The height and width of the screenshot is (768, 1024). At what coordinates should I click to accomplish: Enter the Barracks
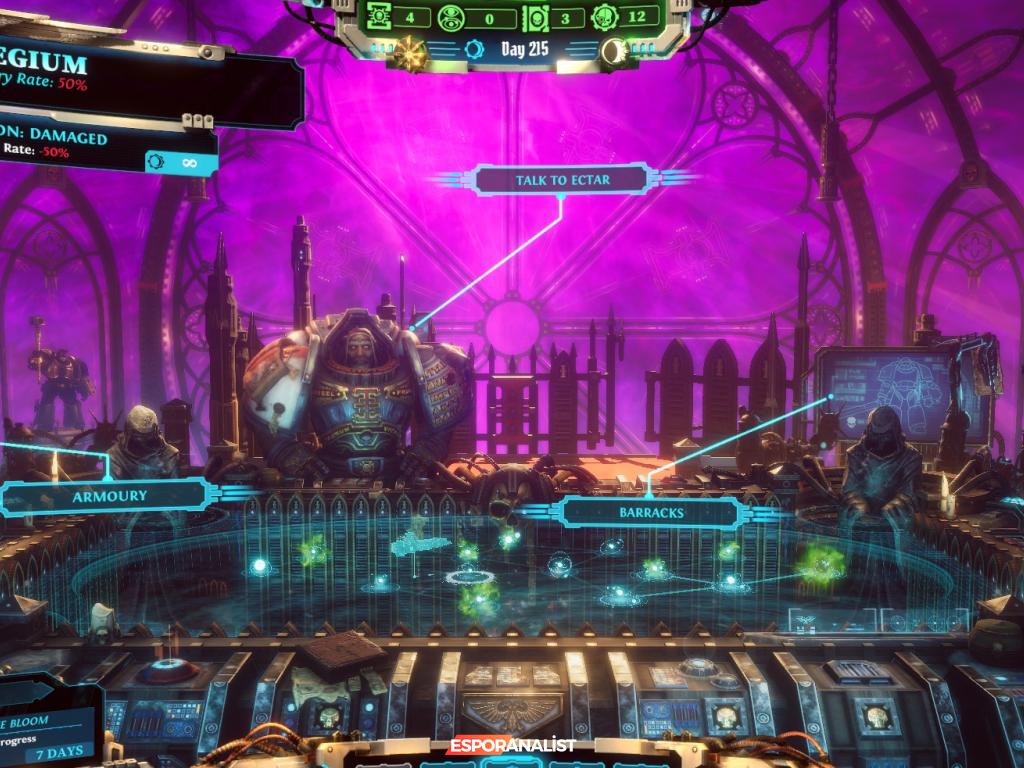tap(650, 513)
